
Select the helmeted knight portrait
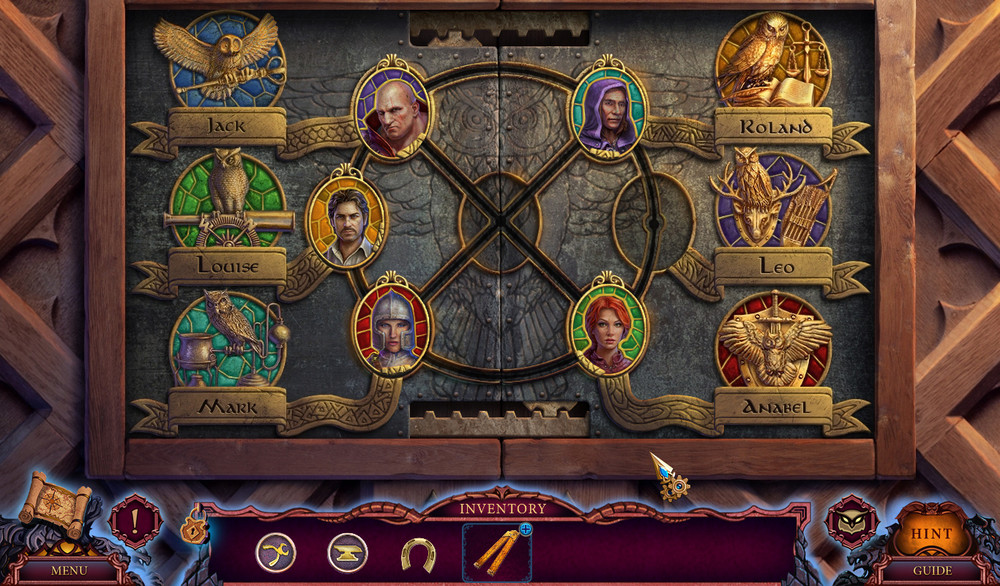(x=391, y=327)
